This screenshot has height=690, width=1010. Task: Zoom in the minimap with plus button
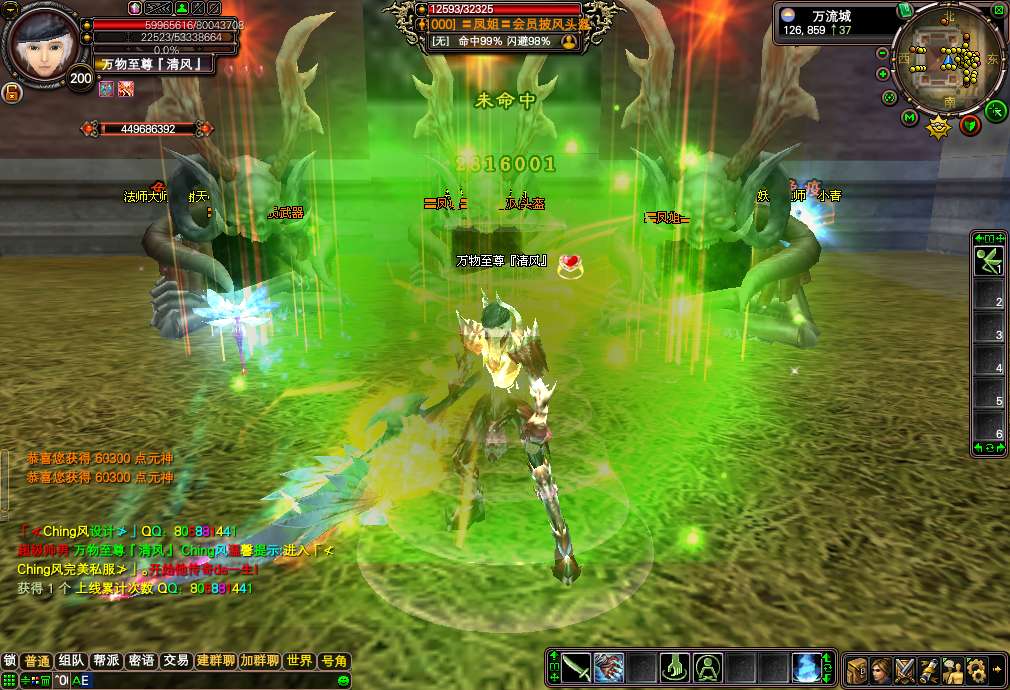(883, 74)
